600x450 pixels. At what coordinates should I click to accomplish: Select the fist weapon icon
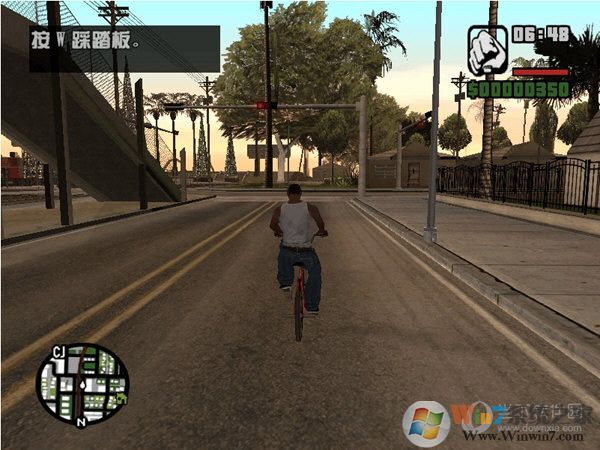(487, 51)
